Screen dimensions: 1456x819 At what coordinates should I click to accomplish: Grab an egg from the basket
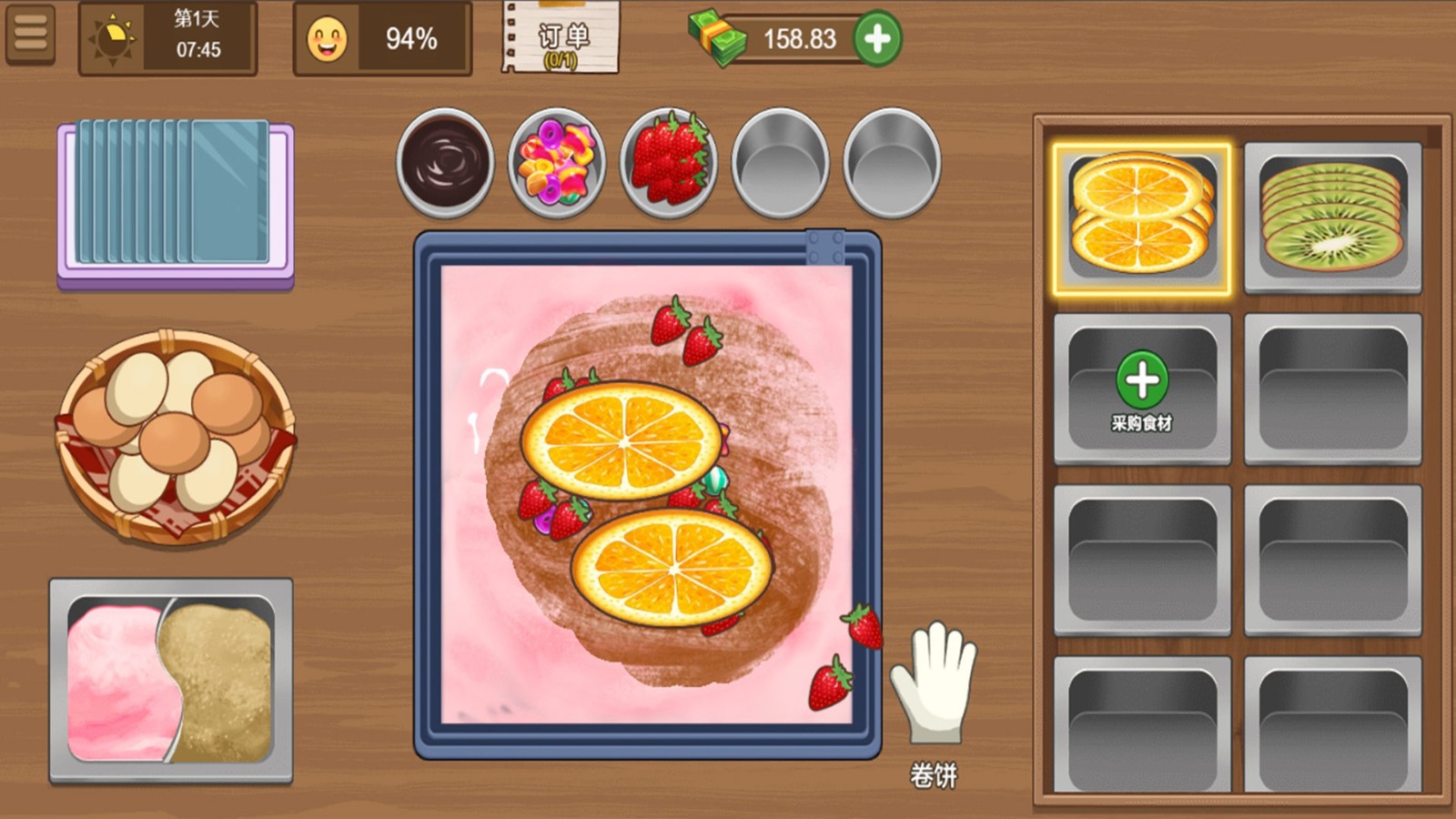point(175,435)
